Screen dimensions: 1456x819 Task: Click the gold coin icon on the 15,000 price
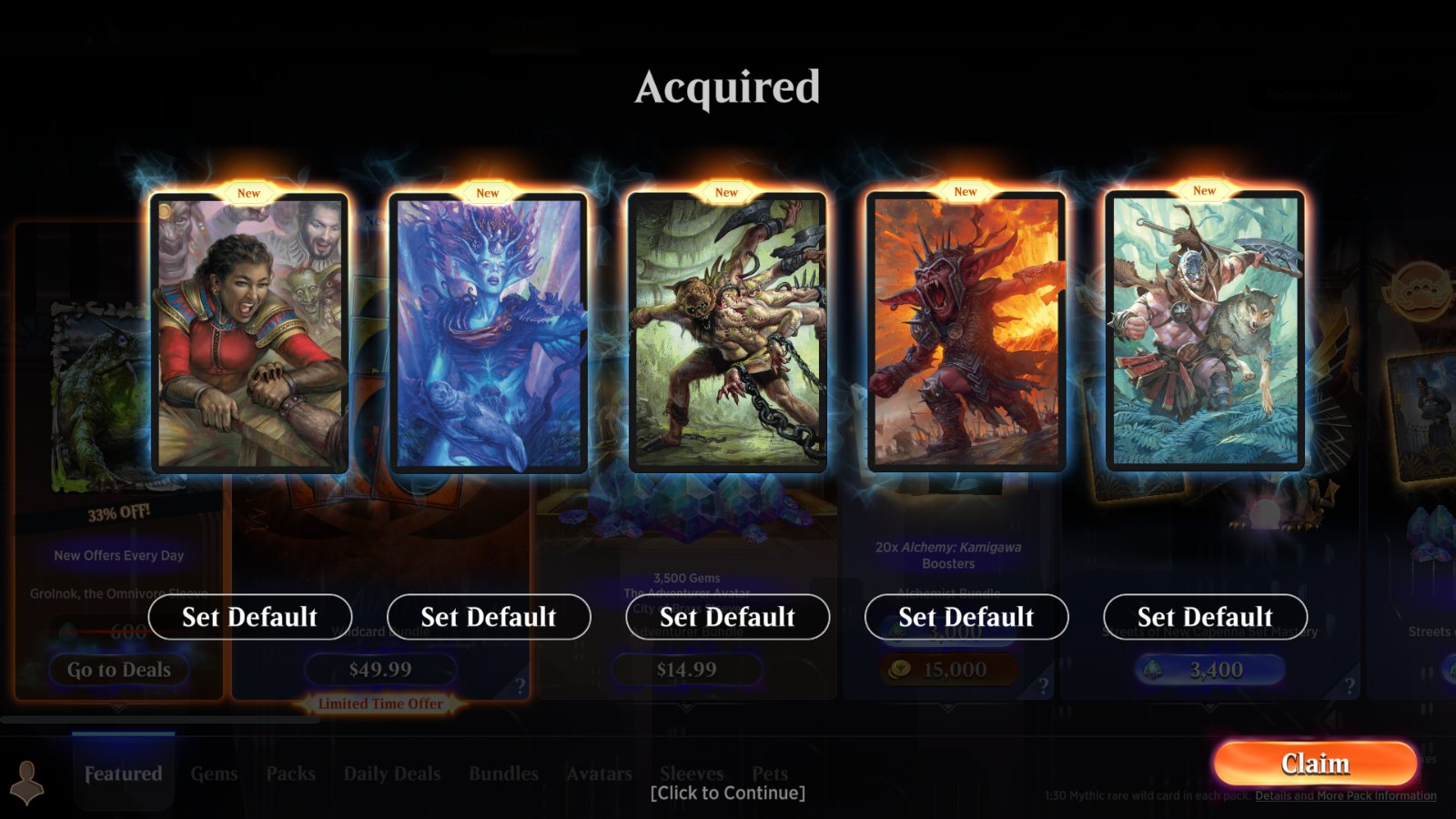click(x=899, y=670)
